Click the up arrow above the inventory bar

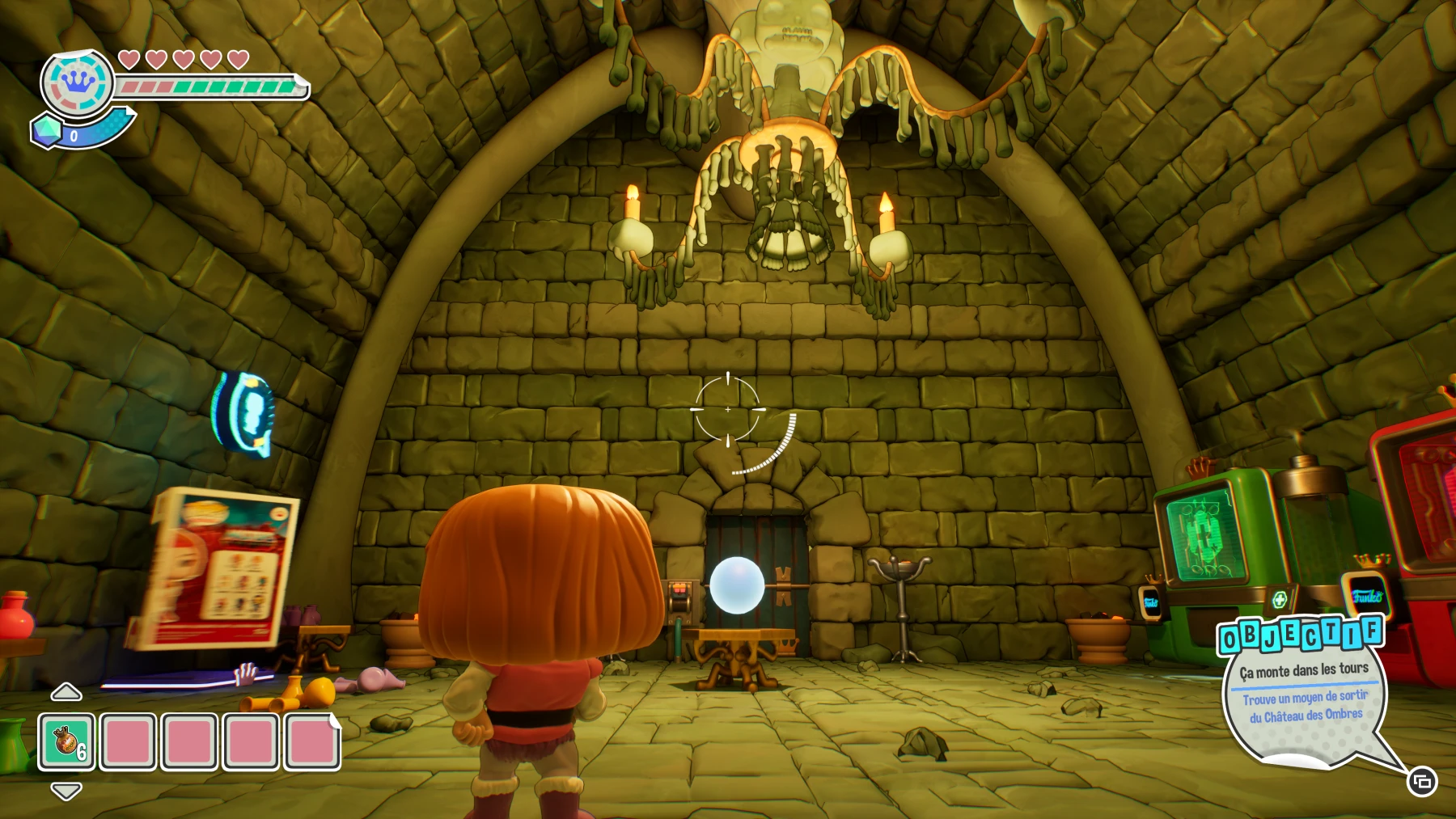65,691
